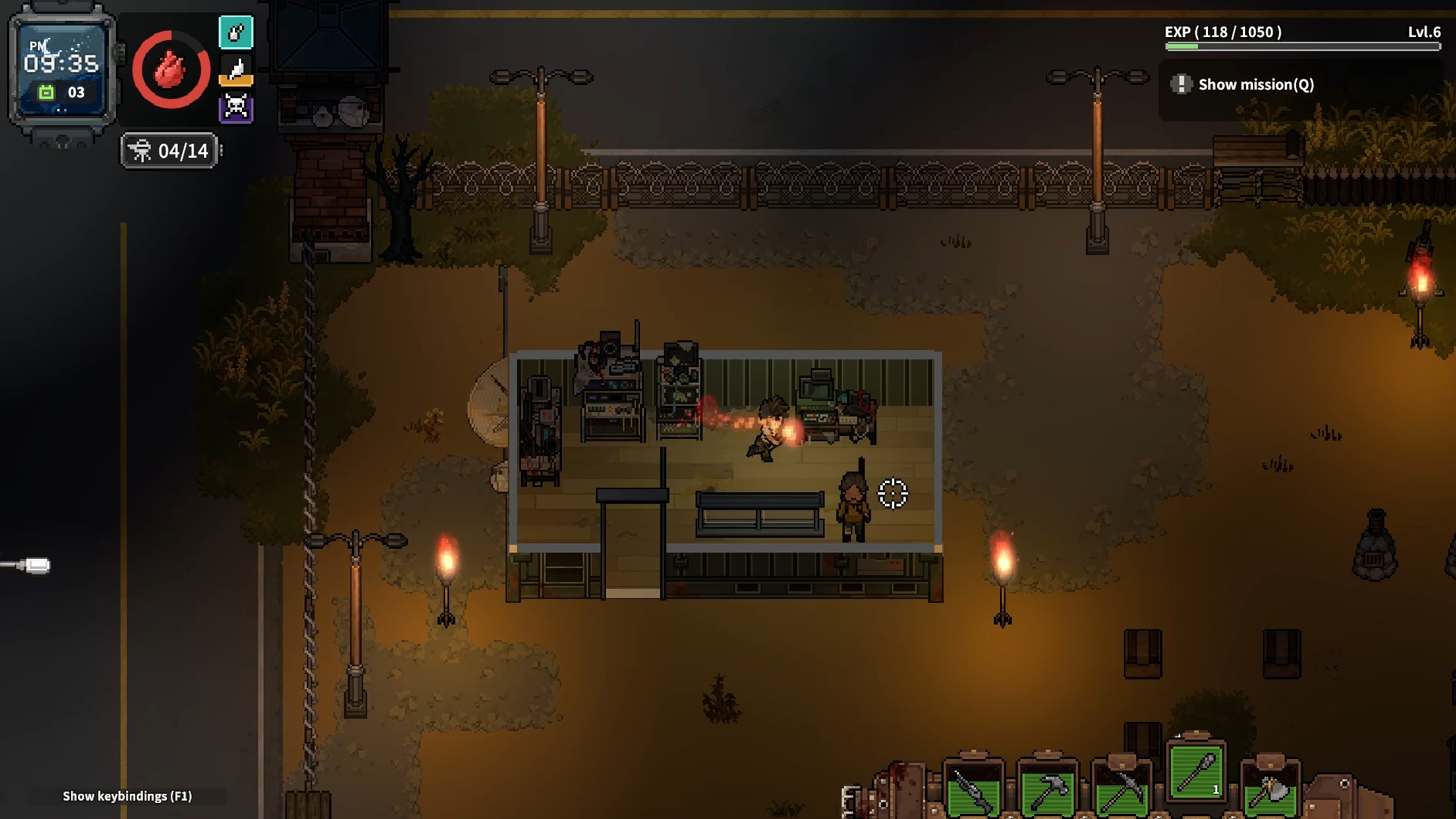The height and width of the screenshot is (819, 1456).
Task: Inspect the orange feather status icon
Action: 236,71
